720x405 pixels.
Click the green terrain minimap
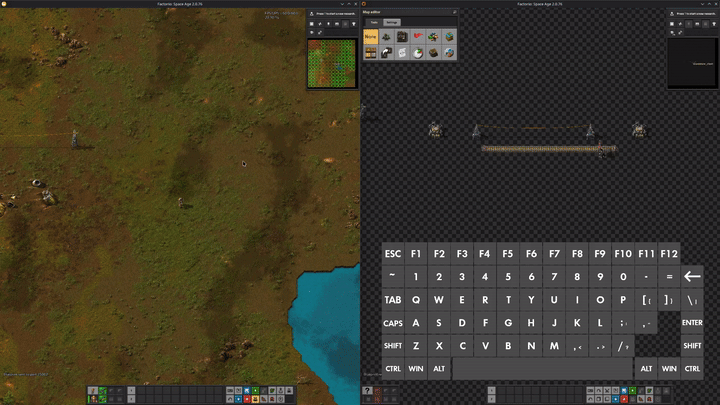pyautogui.click(x=331, y=63)
